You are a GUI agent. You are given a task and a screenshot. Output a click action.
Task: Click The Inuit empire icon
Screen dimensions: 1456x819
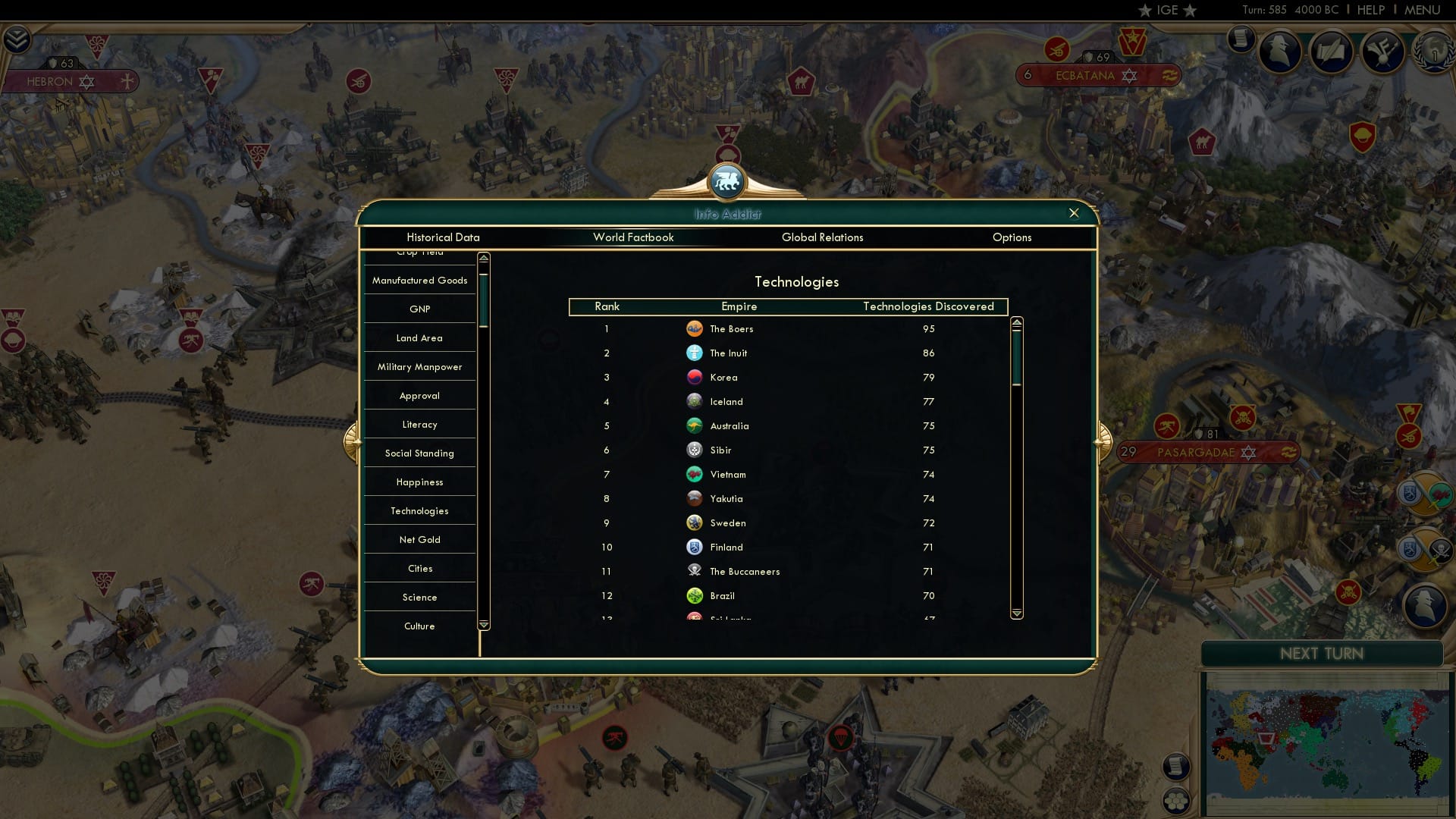696,353
